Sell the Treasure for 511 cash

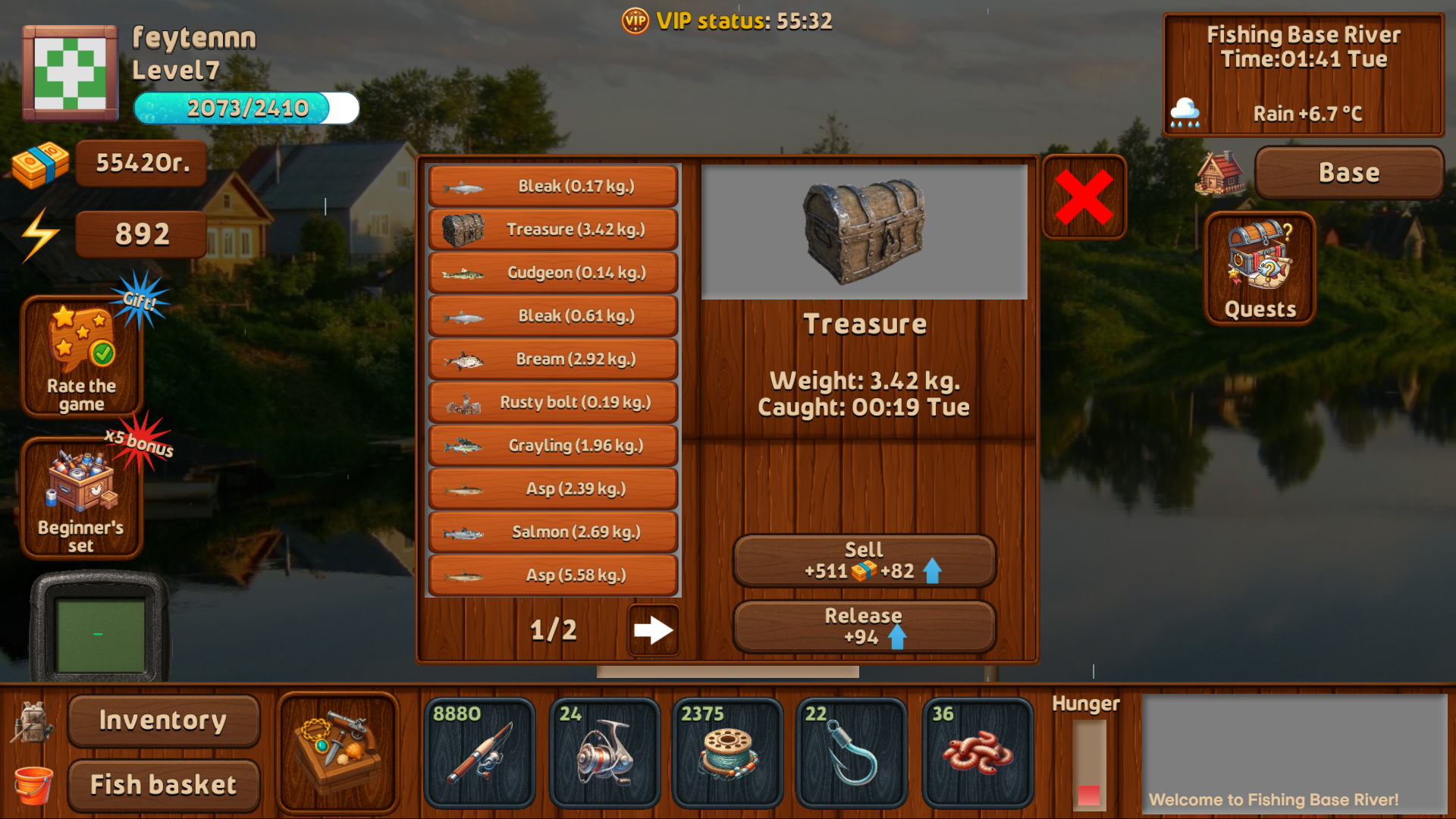tap(864, 560)
